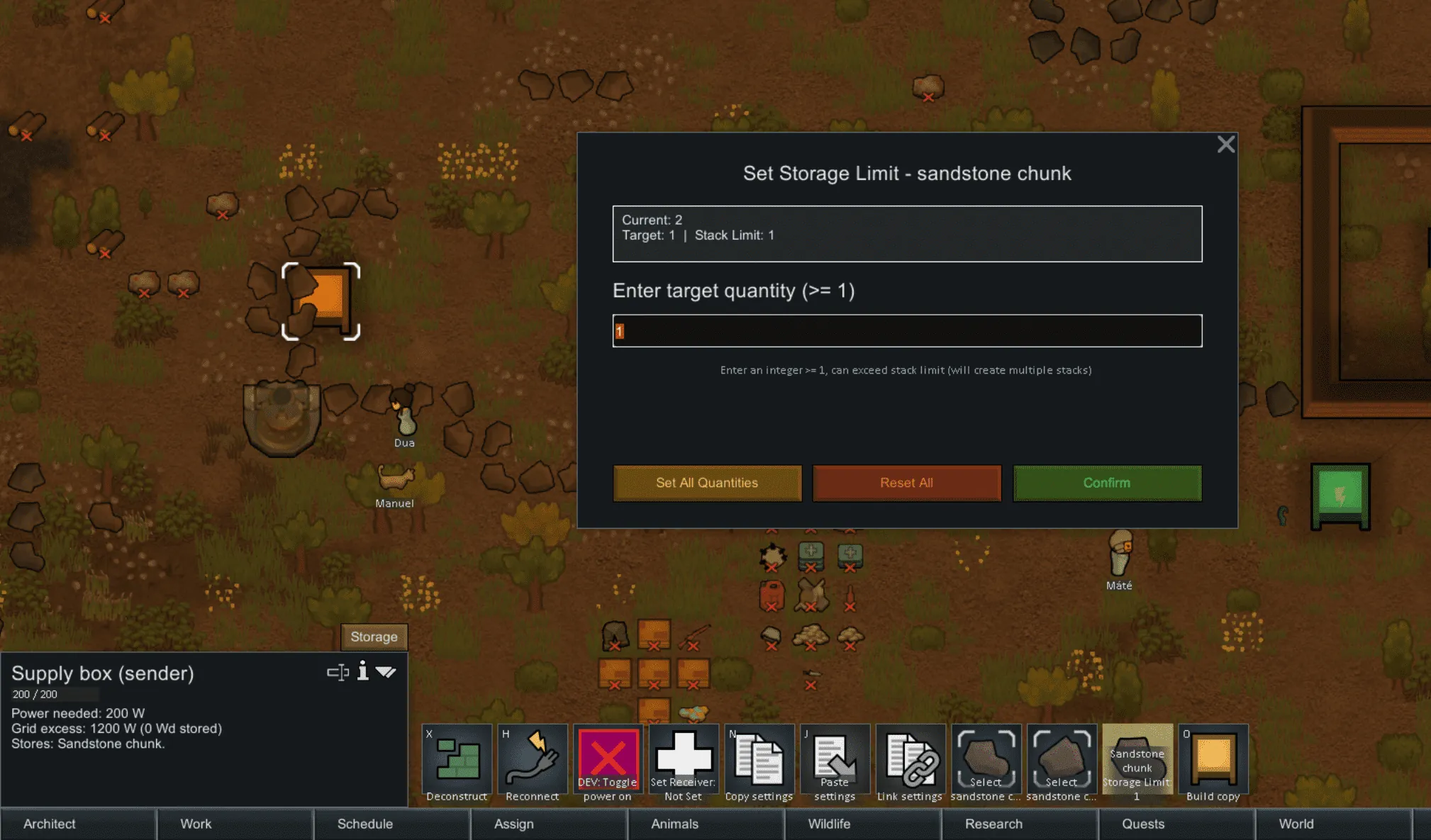1431x840 pixels.
Task: Copy settings of the supply box
Action: [759, 762]
